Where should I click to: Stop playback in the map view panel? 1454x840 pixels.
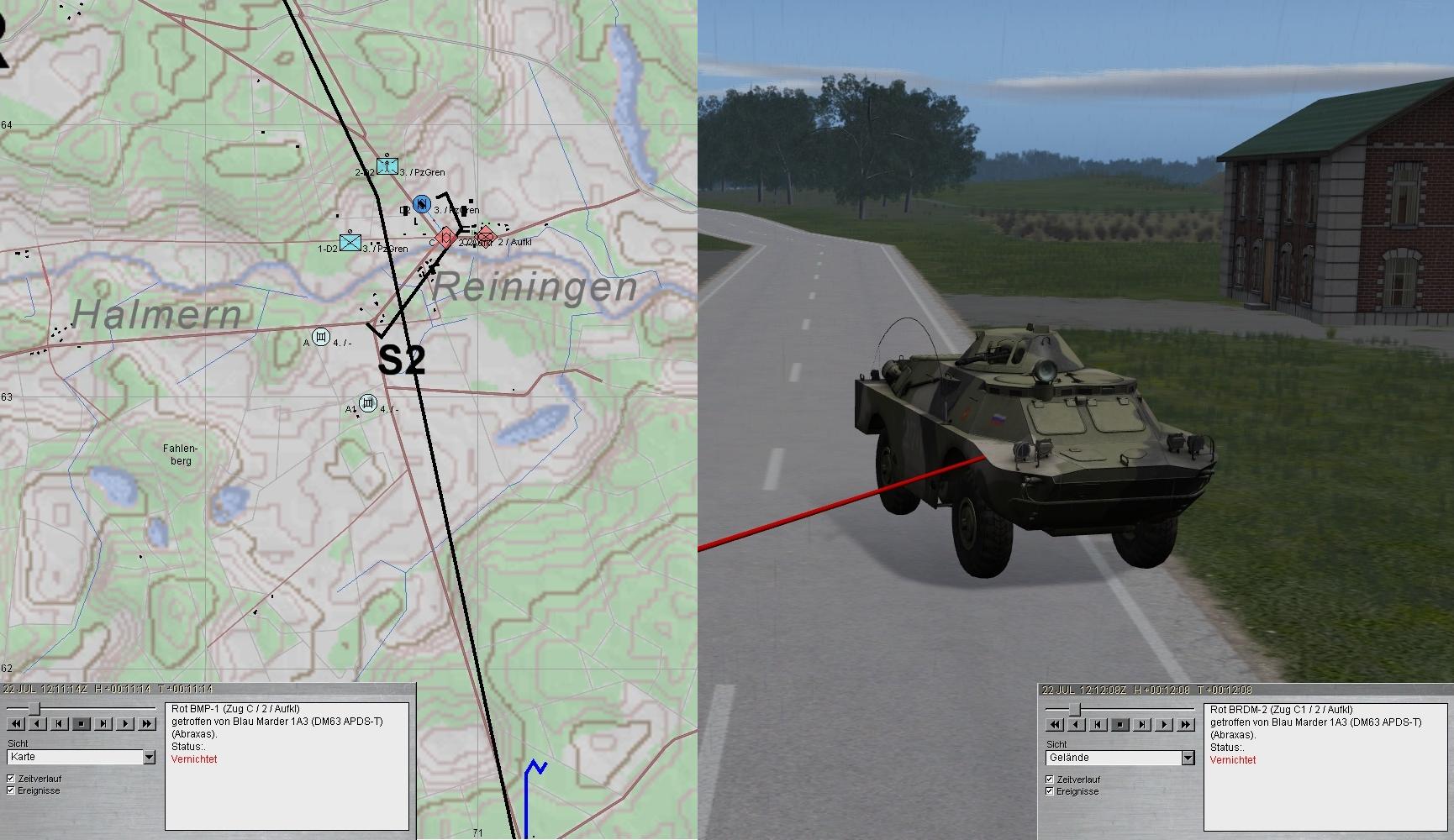(x=82, y=723)
